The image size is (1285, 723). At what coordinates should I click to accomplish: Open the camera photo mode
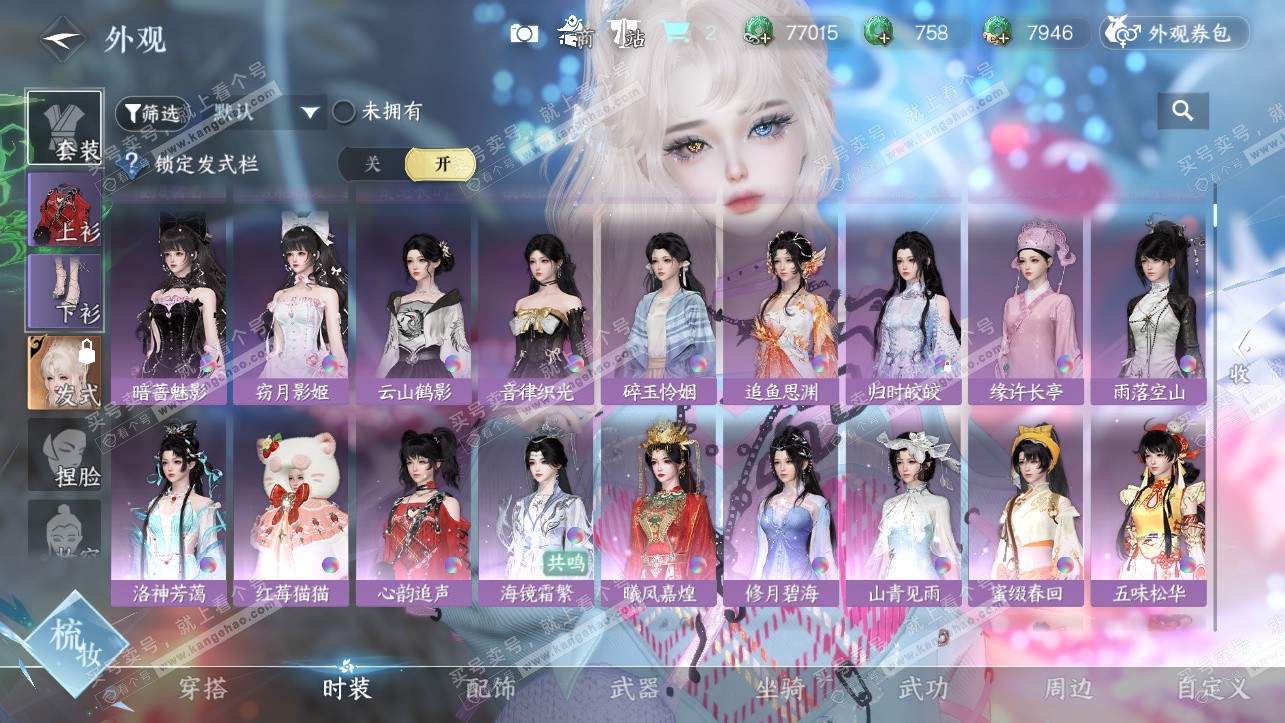pos(524,33)
